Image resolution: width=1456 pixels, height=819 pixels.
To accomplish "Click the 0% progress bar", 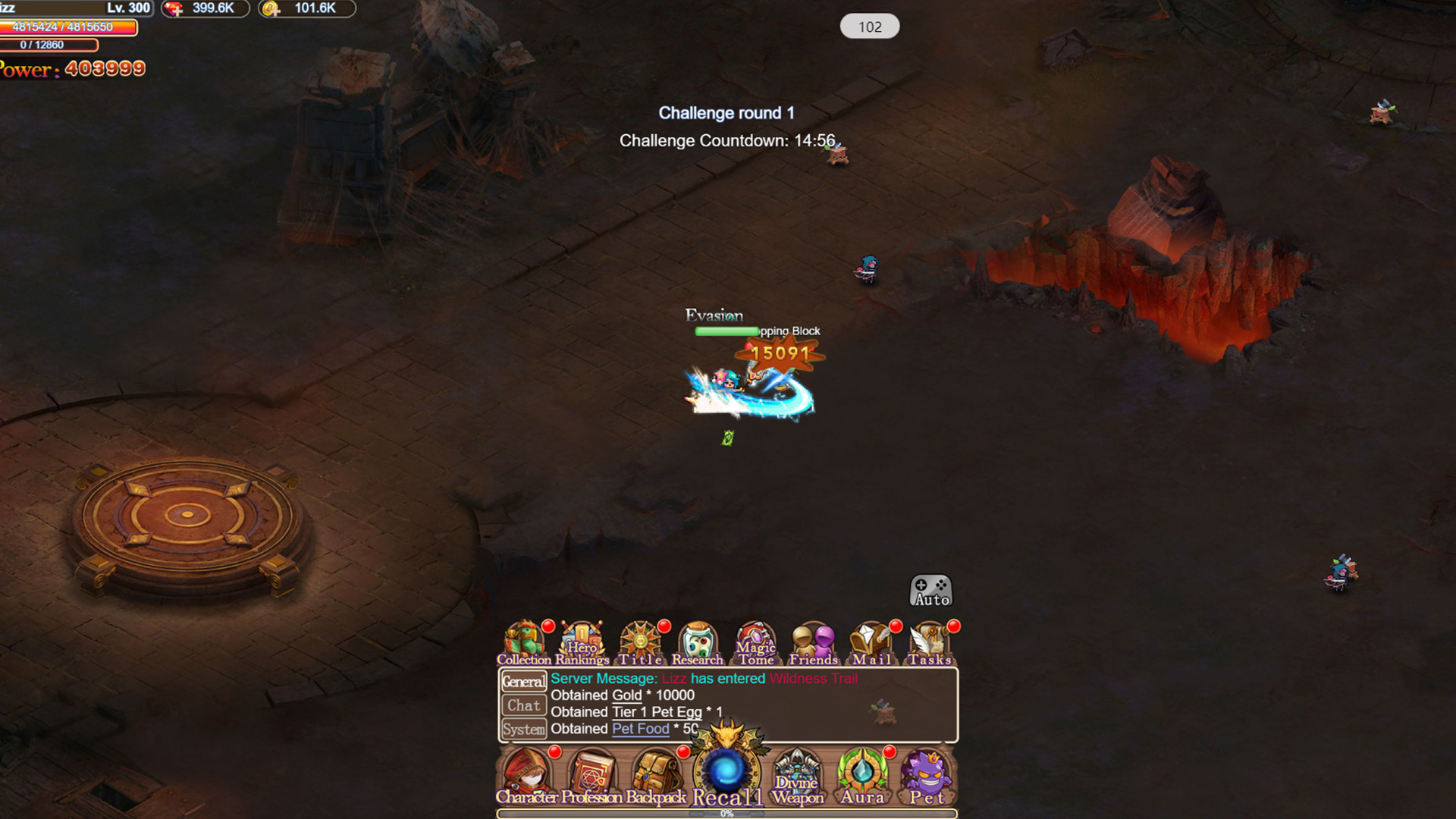I will pyautogui.click(x=726, y=813).
